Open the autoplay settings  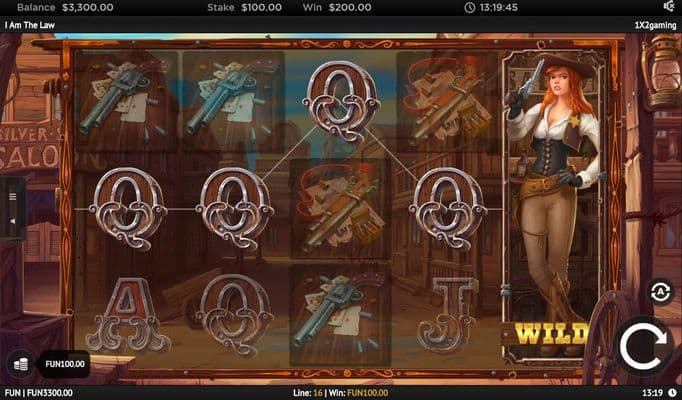660,291
